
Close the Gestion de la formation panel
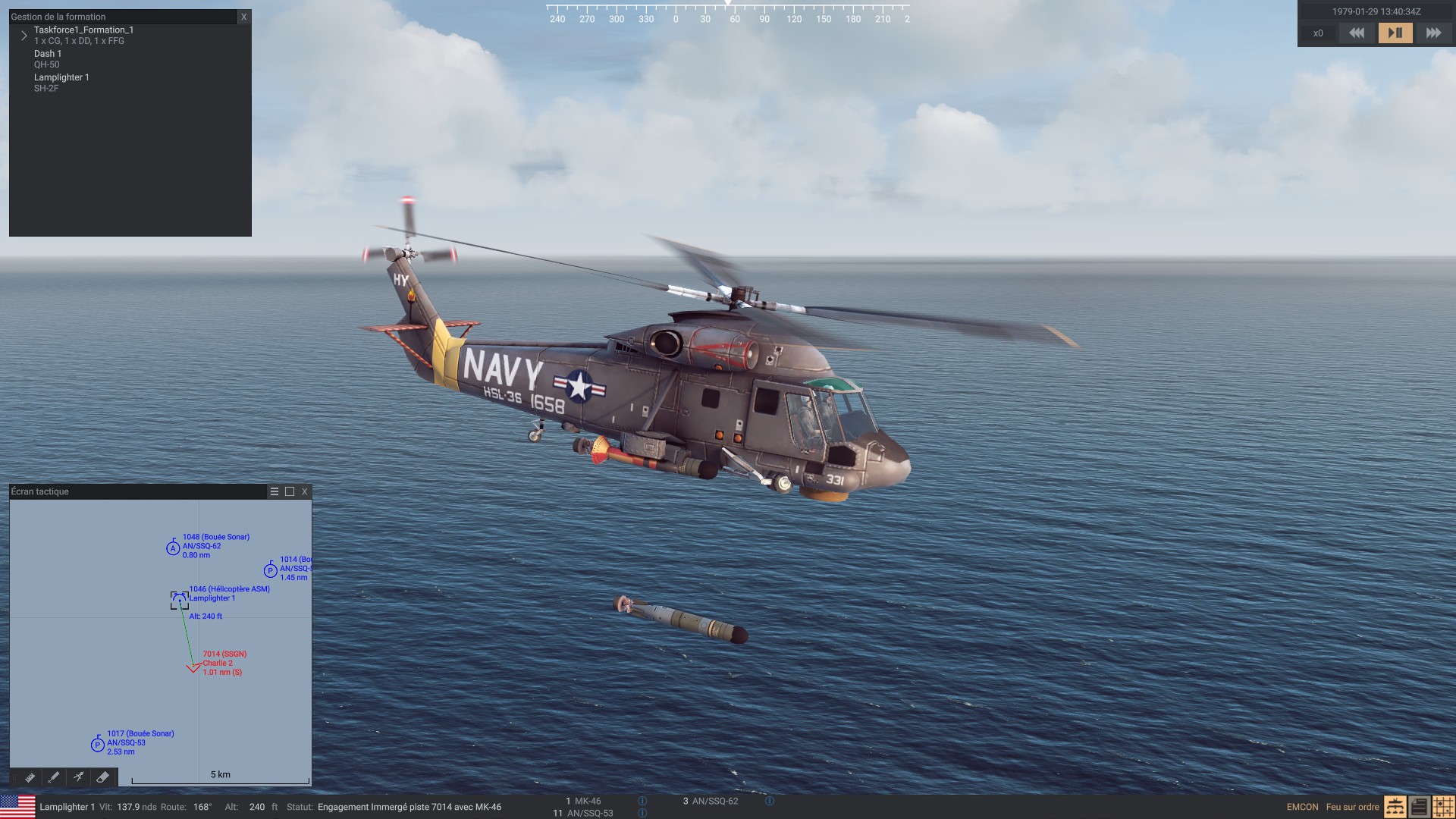click(x=243, y=17)
